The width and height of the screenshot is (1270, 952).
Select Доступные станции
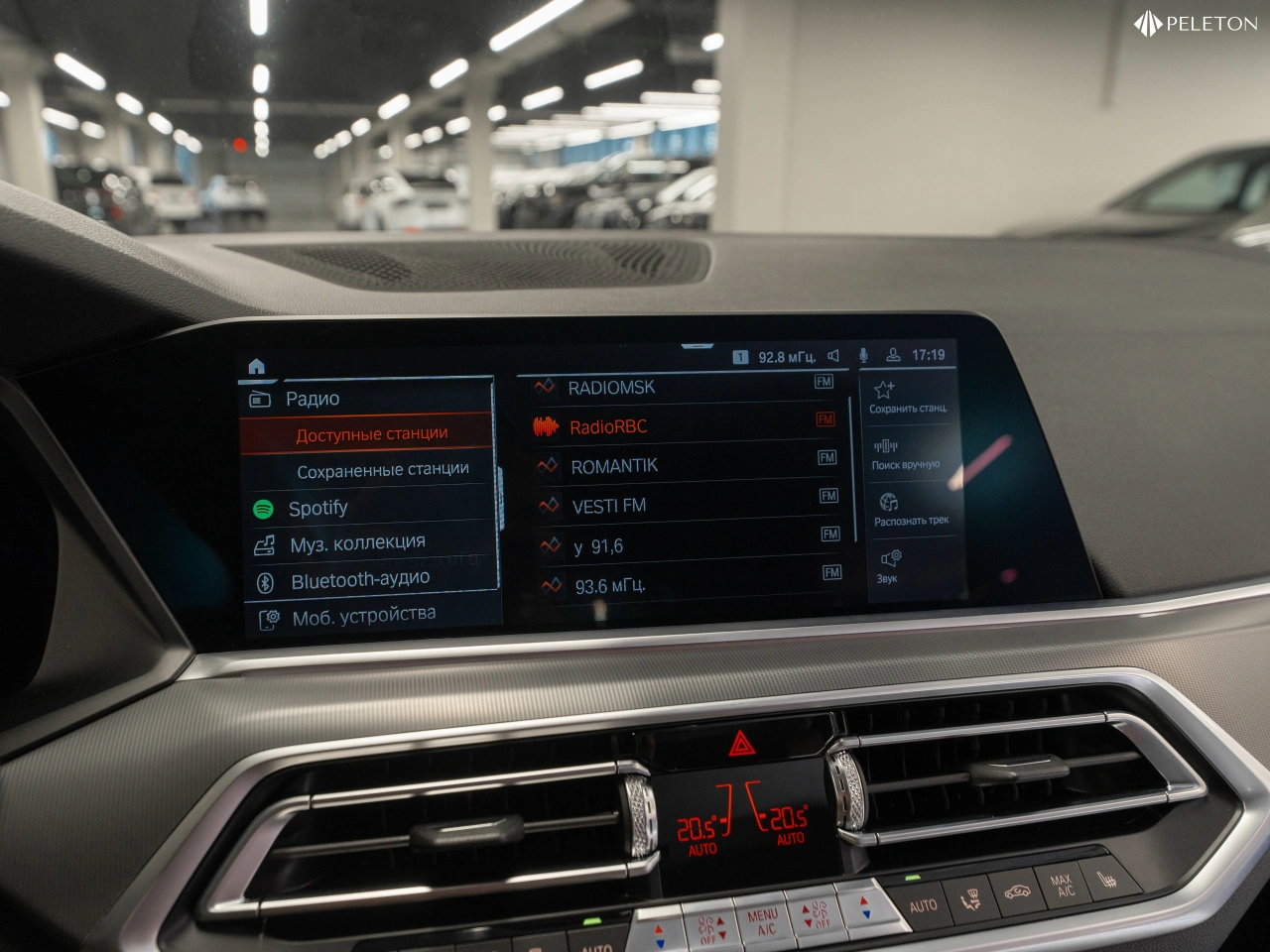click(371, 434)
